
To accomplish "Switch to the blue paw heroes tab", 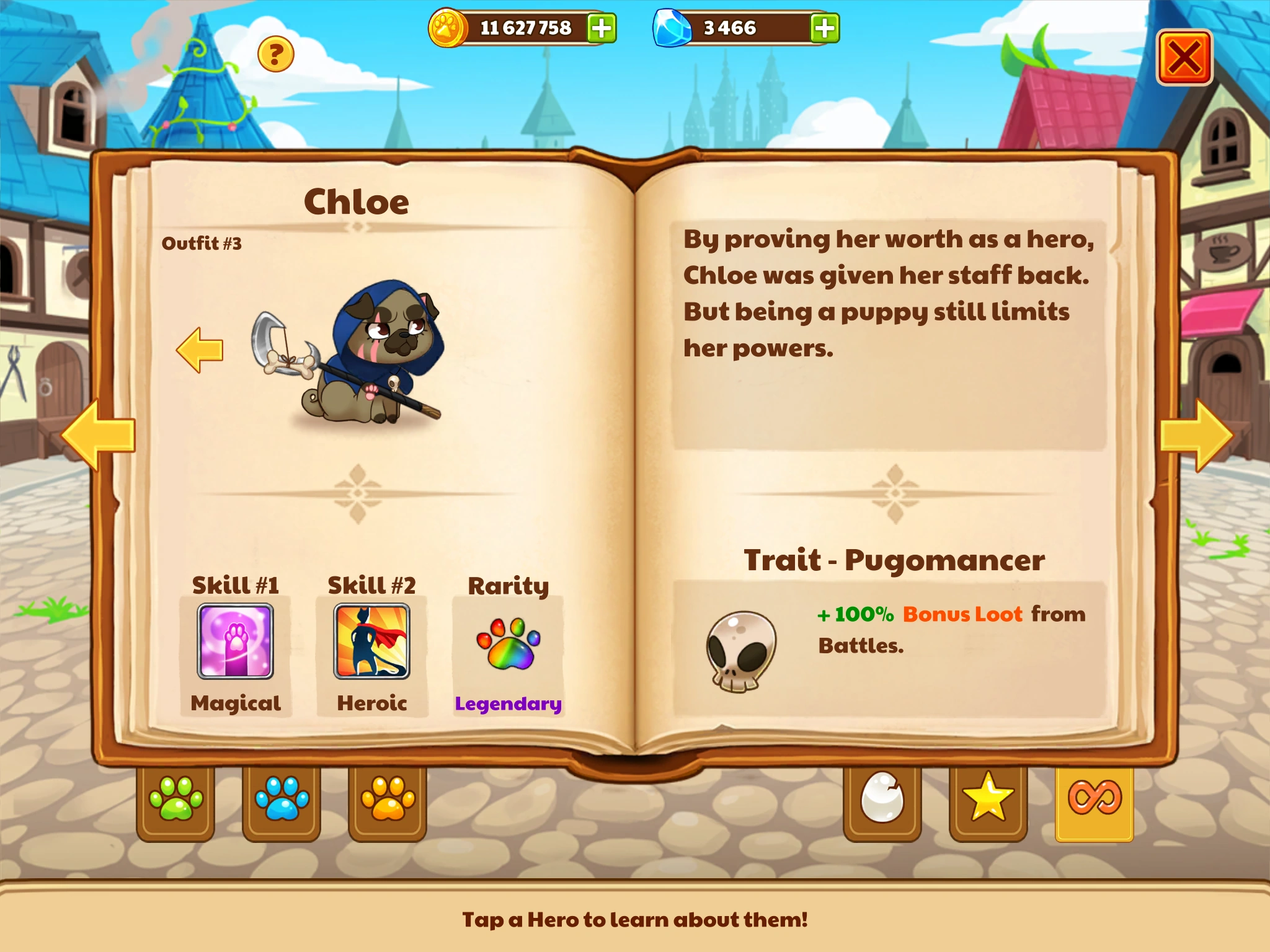I will (x=281, y=800).
